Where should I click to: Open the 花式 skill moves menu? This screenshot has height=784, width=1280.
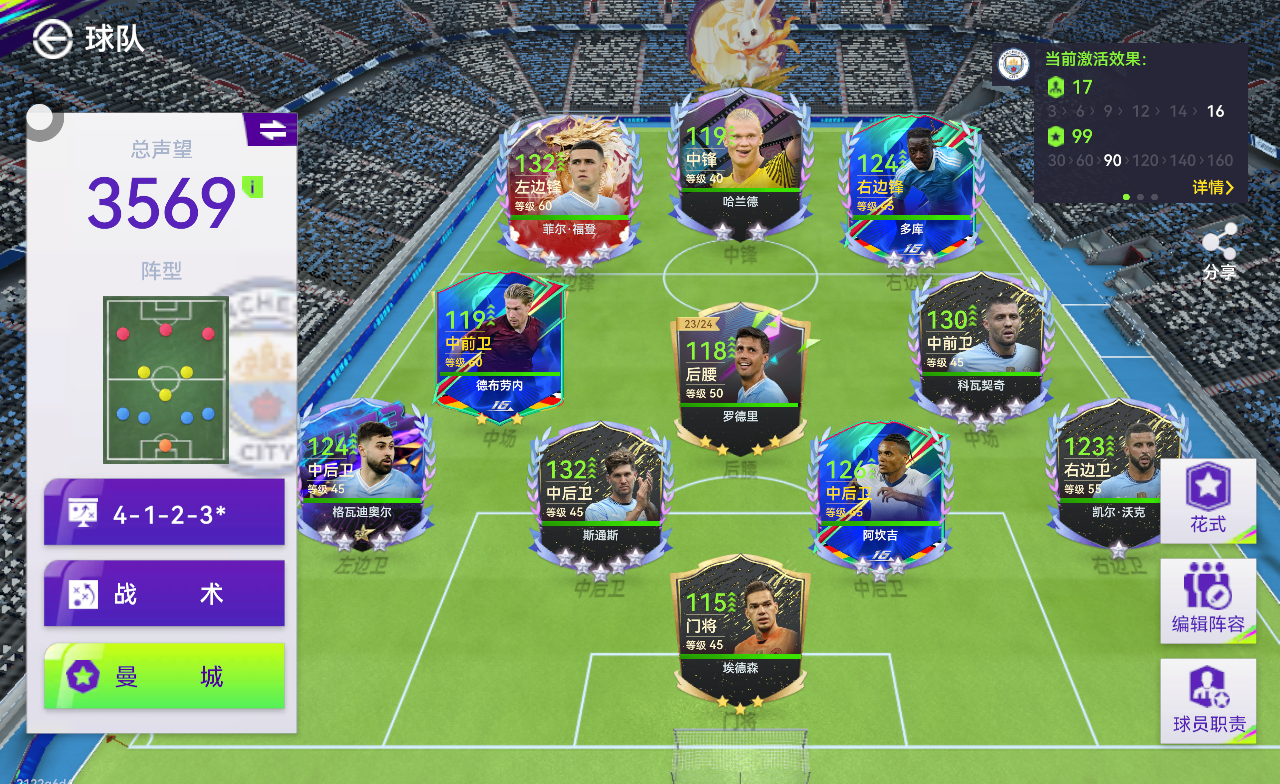(x=1208, y=501)
